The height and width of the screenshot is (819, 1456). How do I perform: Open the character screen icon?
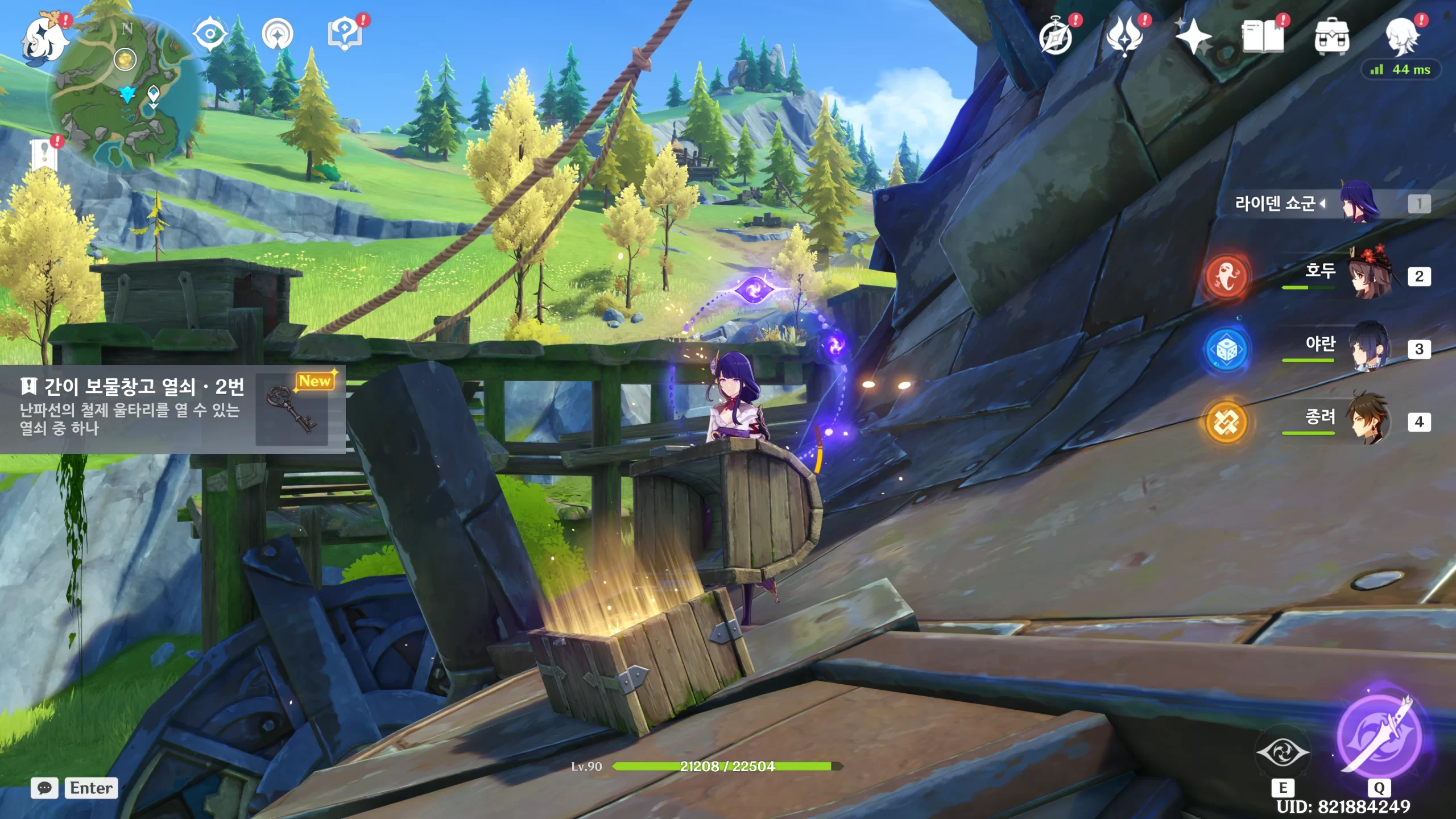[1403, 36]
